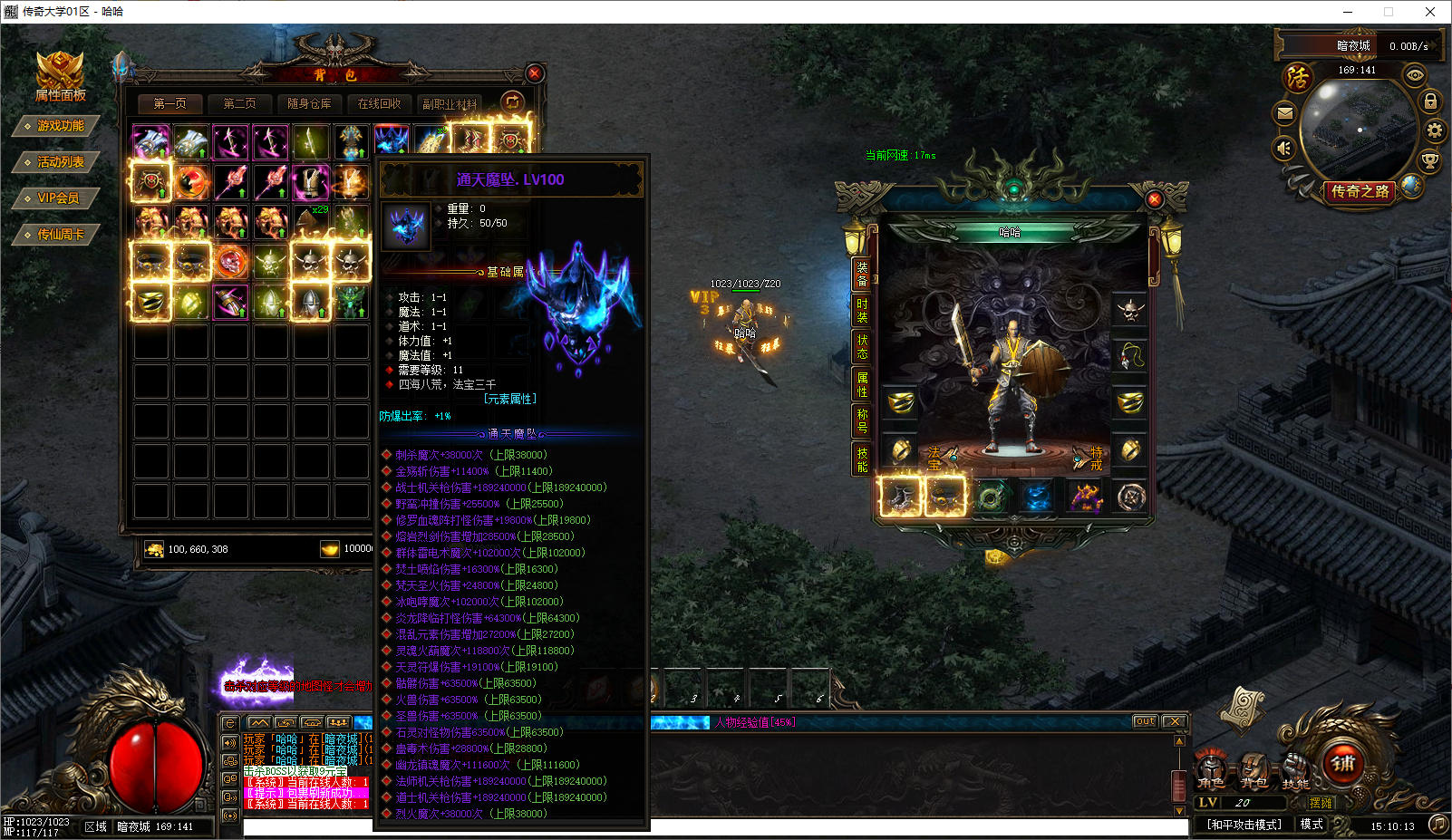Click the 模式 attack mode button

[1311, 824]
